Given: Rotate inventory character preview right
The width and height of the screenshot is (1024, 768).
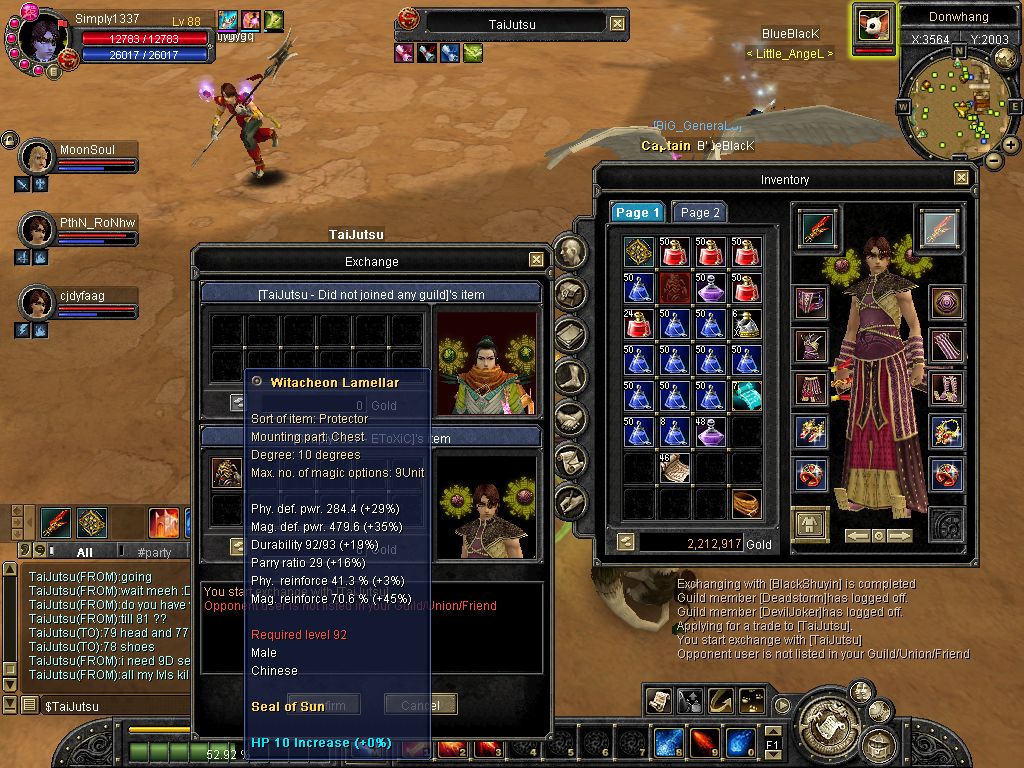Looking at the screenshot, I should tap(899, 536).
